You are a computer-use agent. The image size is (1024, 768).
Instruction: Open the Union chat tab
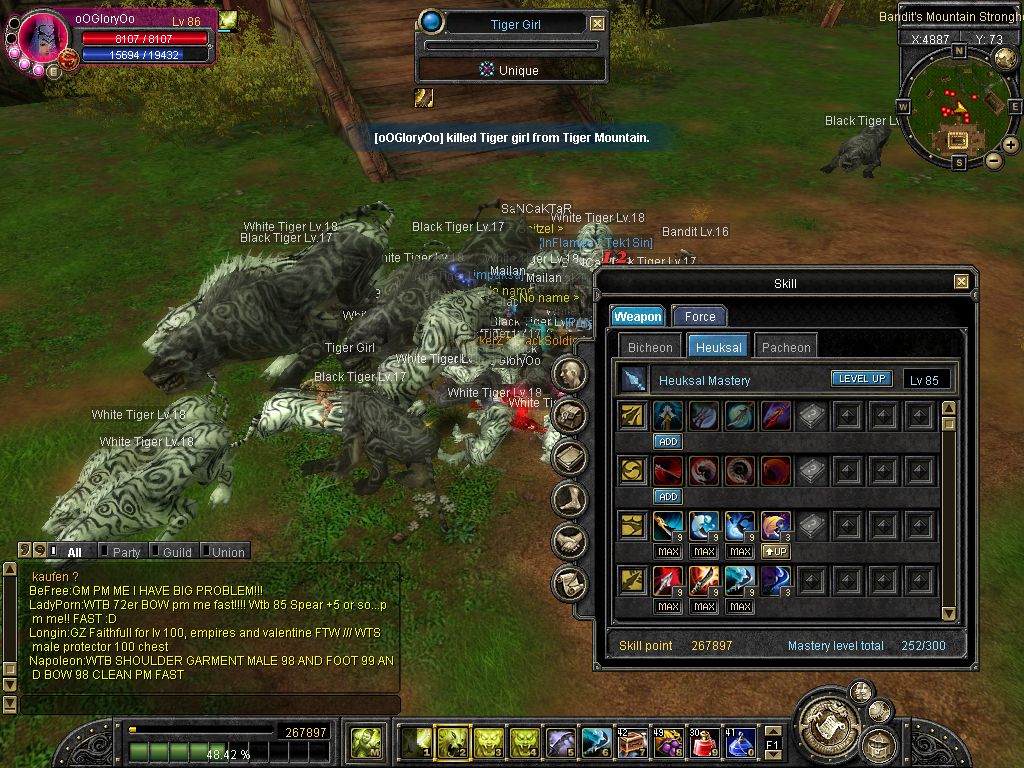(227, 552)
